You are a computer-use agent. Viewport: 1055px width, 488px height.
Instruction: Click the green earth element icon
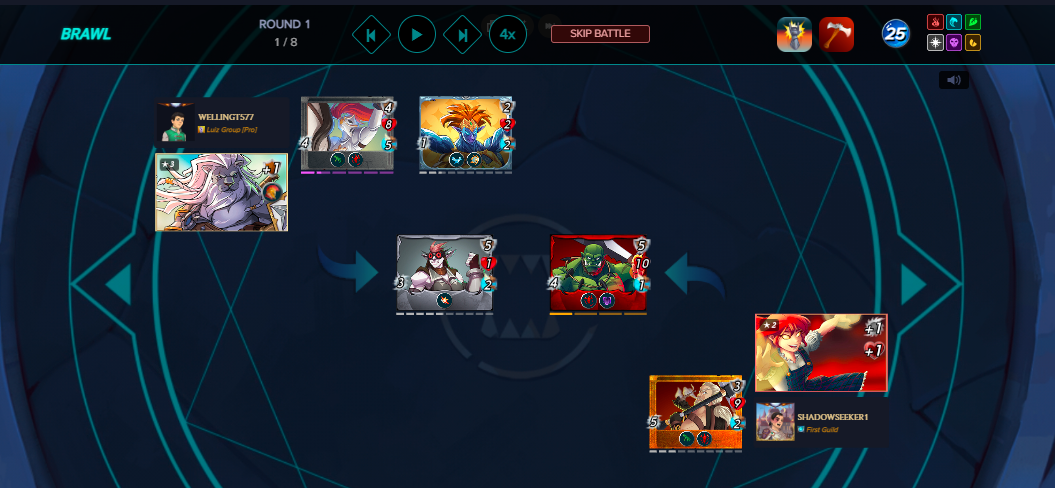pos(972,22)
